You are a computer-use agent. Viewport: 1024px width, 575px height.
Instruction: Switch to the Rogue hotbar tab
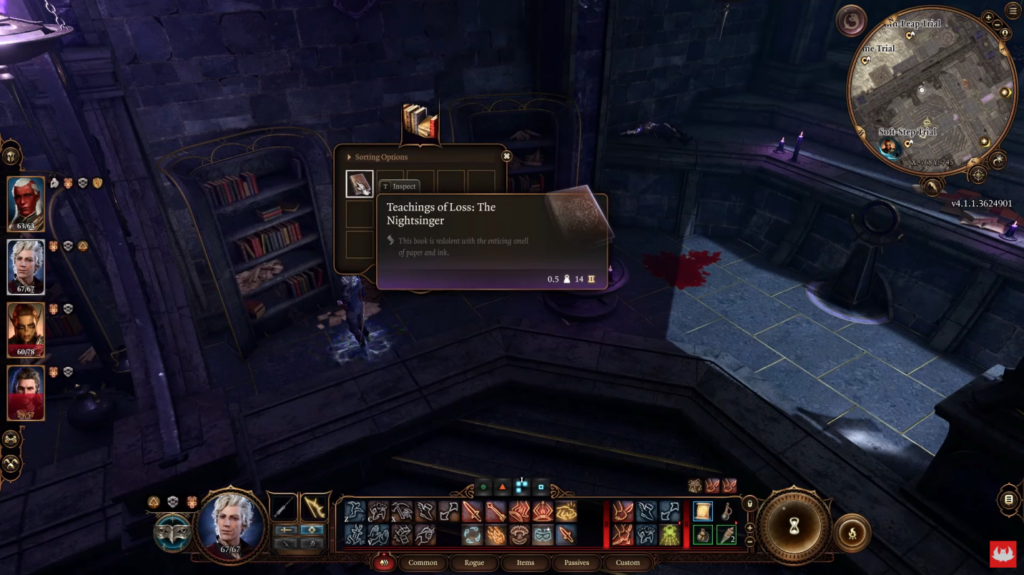(x=474, y=563)
